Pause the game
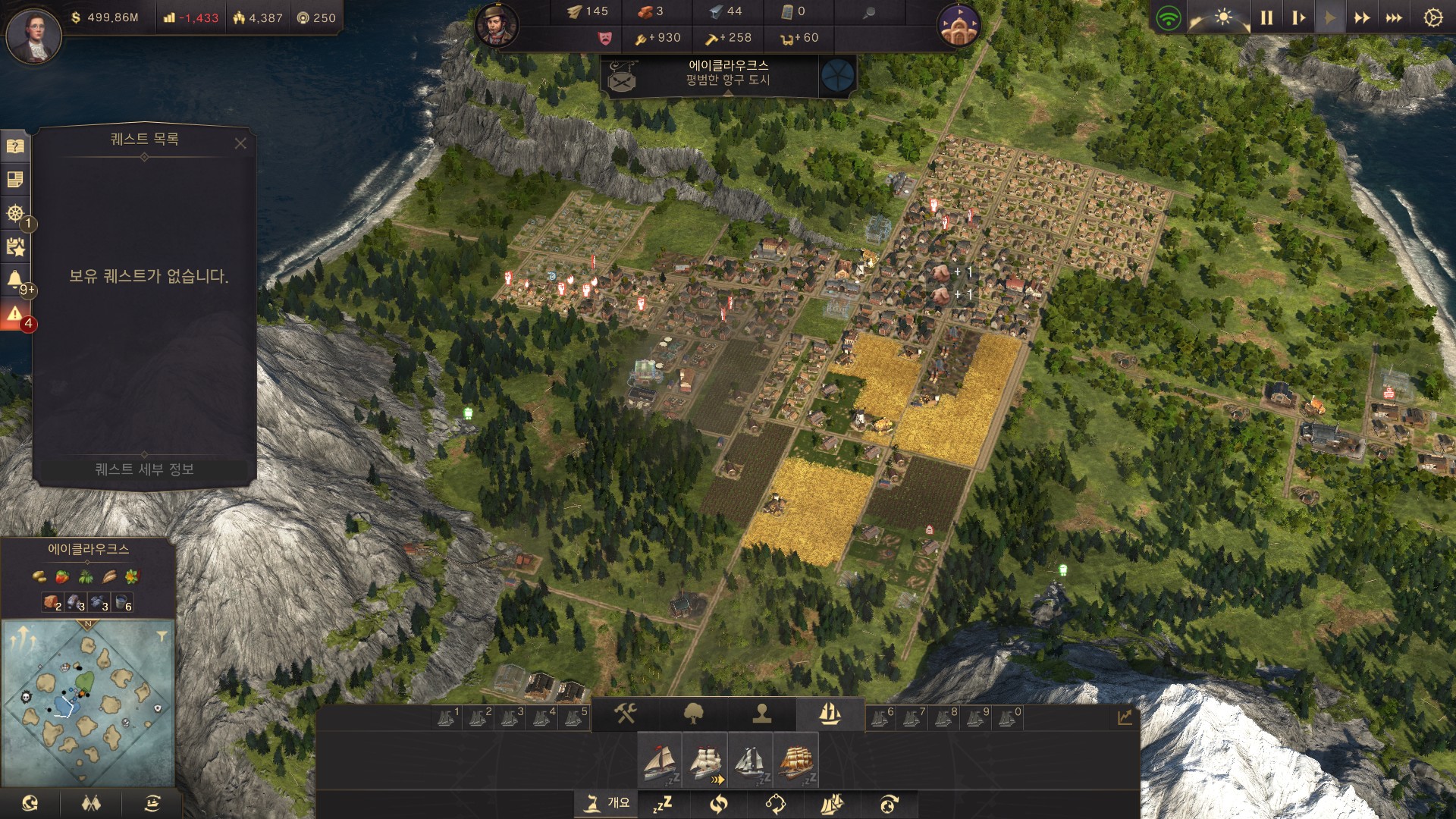 point(1266,17)
